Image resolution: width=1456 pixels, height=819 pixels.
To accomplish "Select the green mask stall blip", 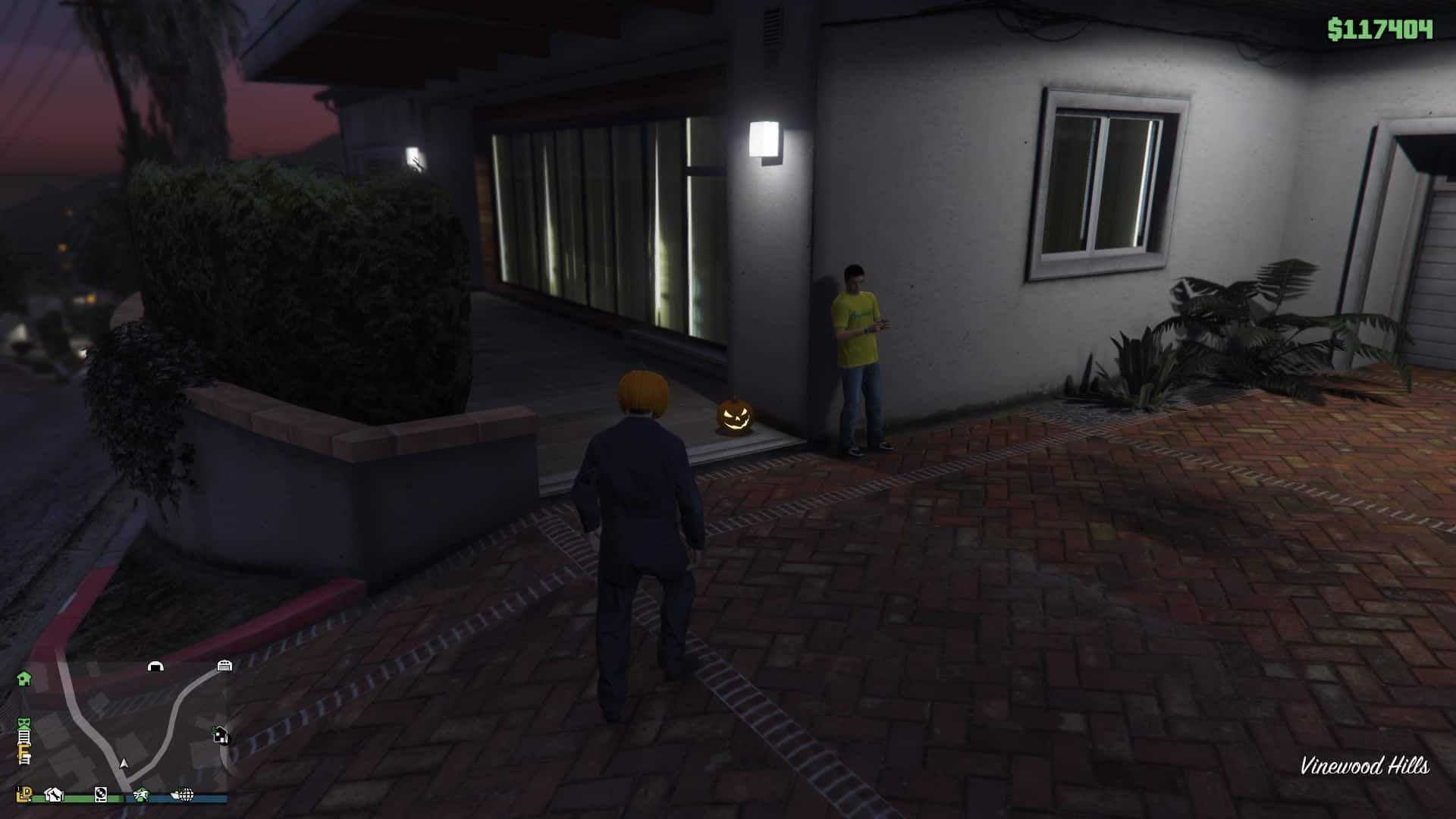I will [x=24, y=722].
